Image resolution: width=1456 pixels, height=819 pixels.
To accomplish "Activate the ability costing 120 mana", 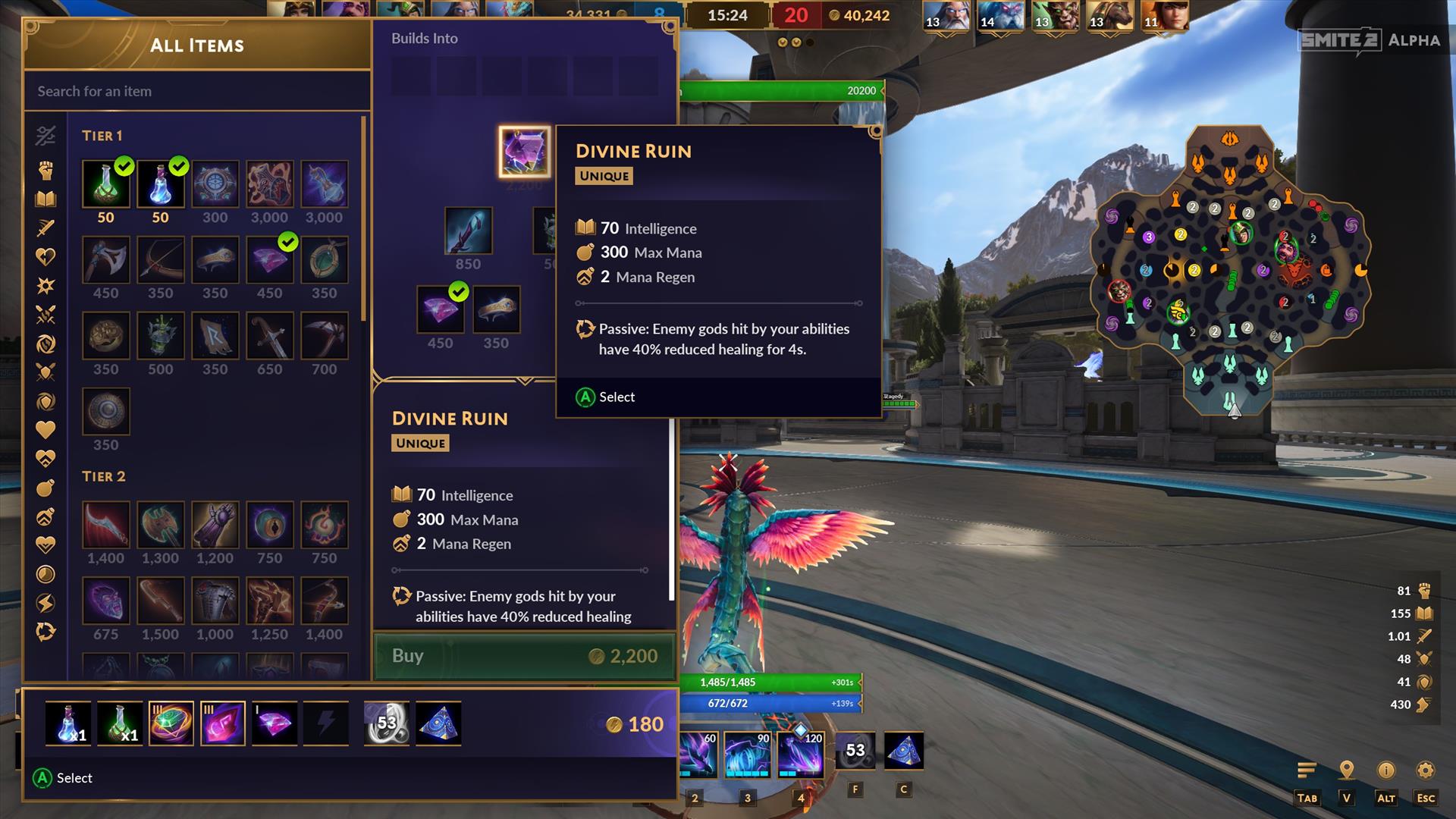I will [802, 755].
